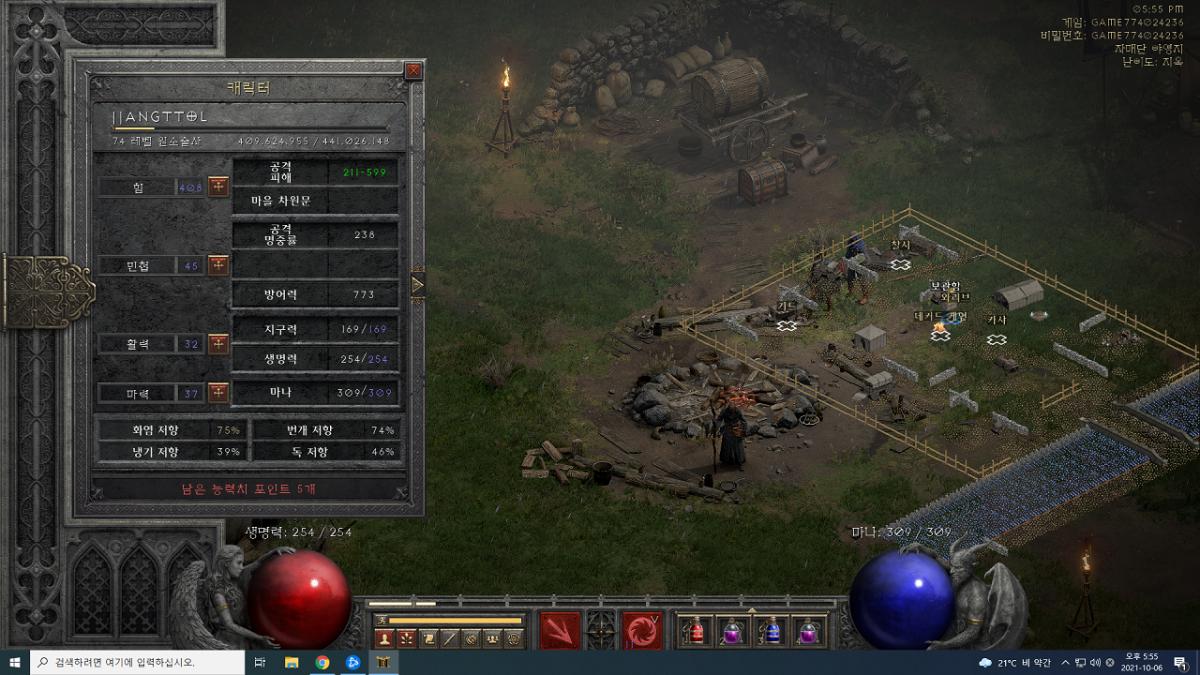Screen dimensions: 1200x675
Task: Toggle the run/walk stamina icon
Action: pos(380,620)
